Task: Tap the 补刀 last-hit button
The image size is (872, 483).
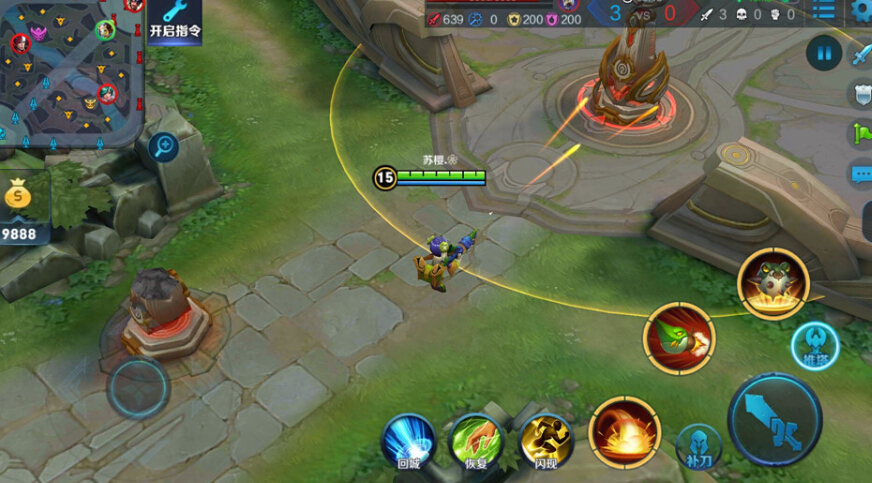Action: 699,446
